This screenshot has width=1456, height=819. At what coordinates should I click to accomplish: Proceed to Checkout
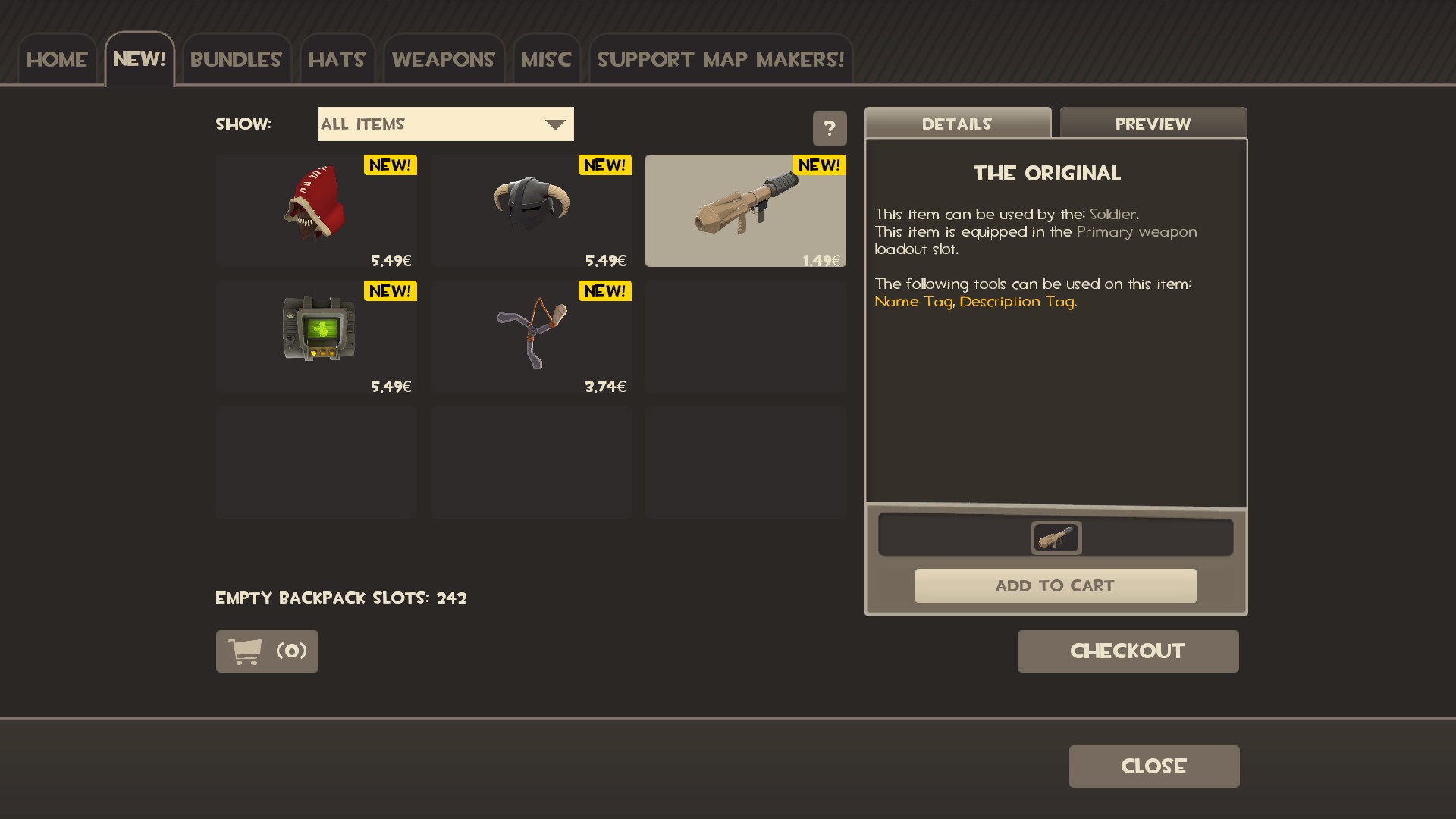pyautogui.click(x=1128, y=651)
